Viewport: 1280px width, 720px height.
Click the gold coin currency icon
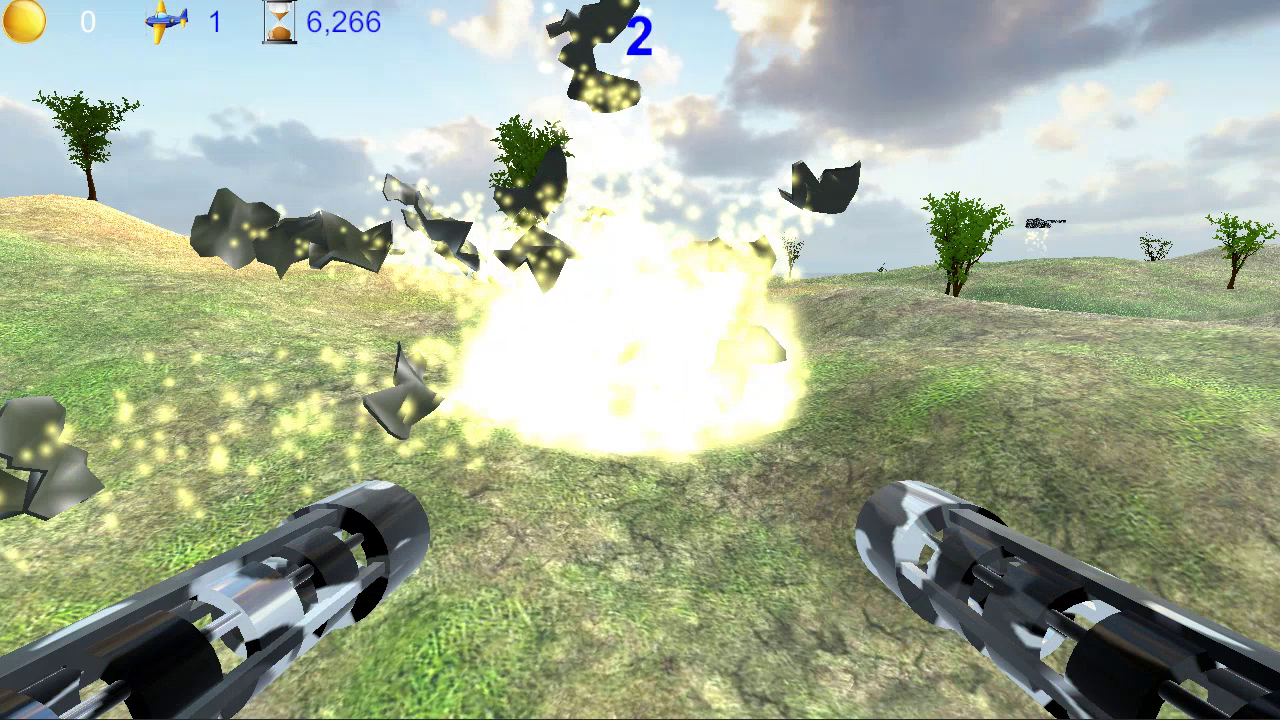(x=24, y=21)
